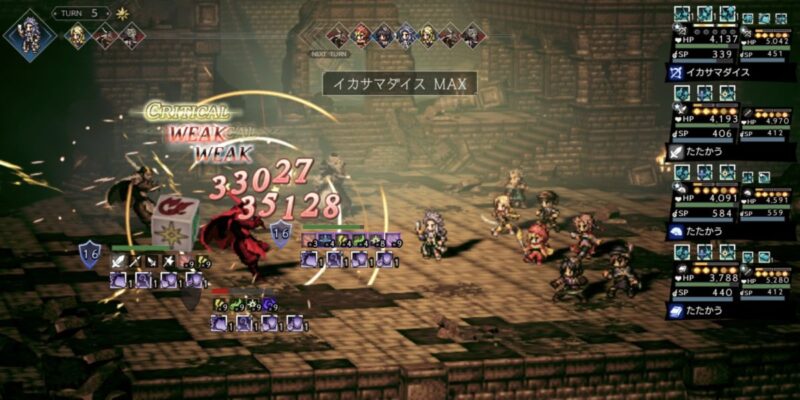800x400 pixels.
Task: Click the イカサマダイス MAX skill banner
Action: (399, 83)
